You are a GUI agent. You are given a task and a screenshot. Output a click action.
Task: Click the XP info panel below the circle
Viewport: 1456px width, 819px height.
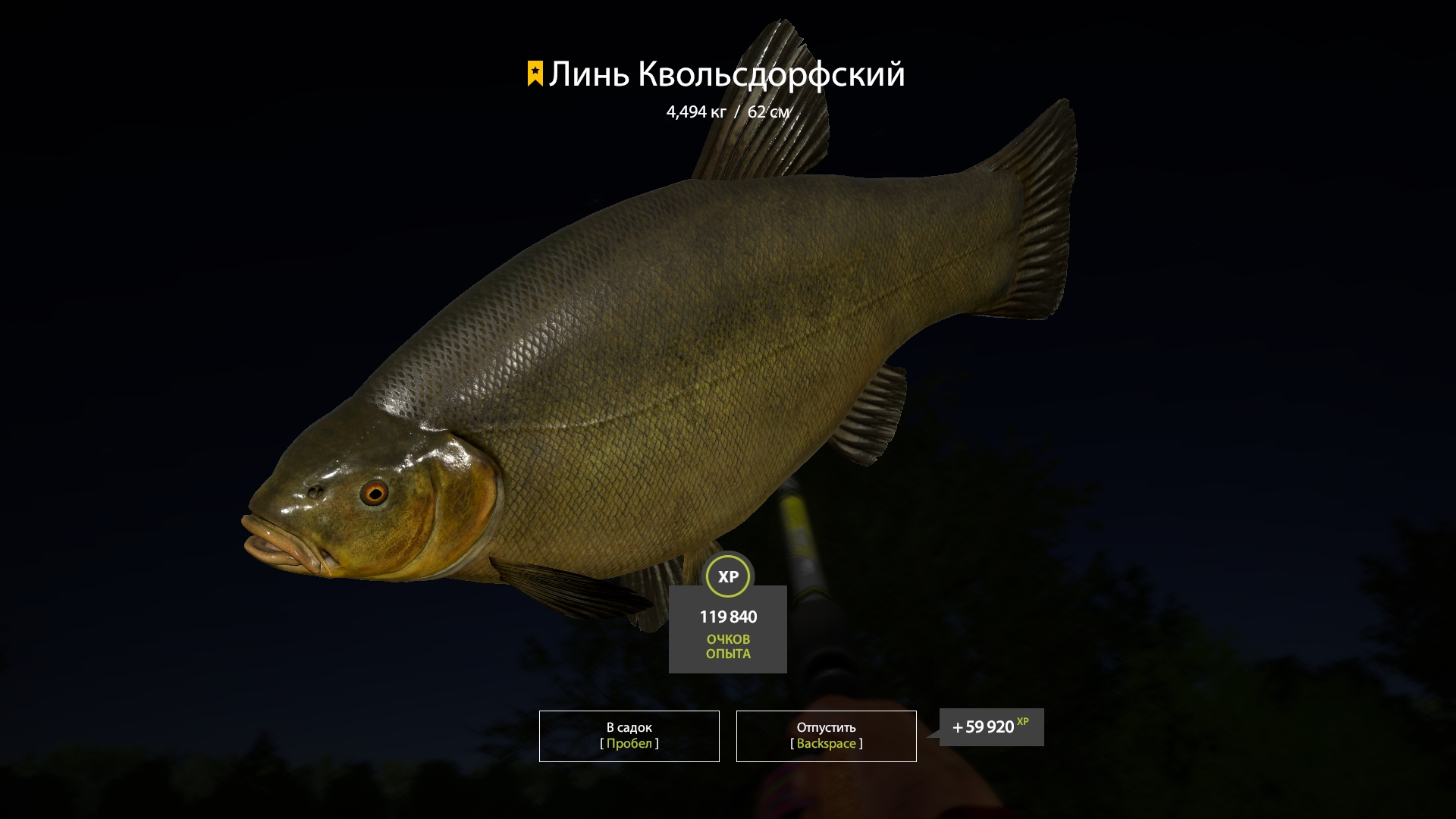tap(727, 628)
